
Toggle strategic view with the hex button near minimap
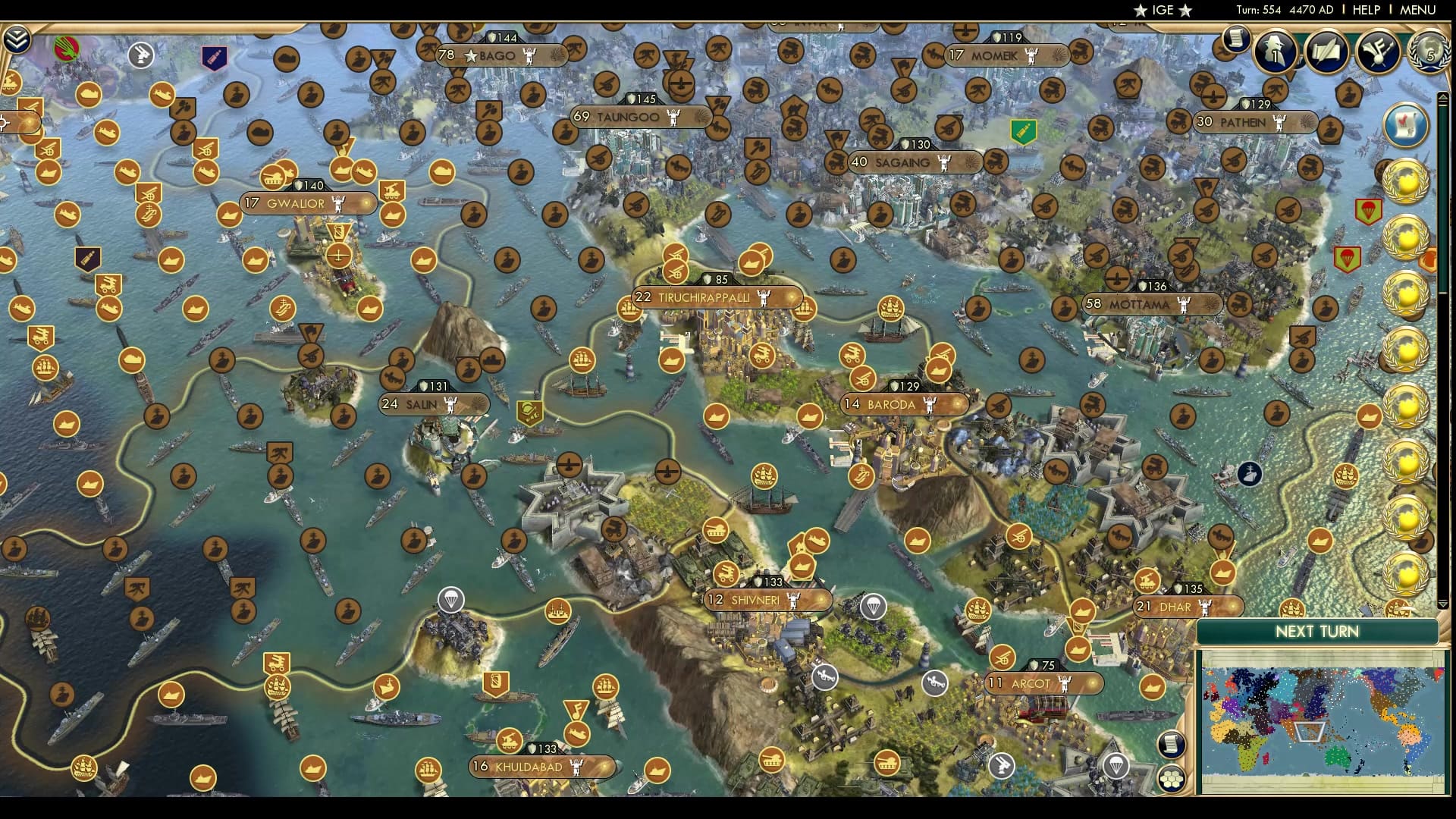pos(1172,780)
